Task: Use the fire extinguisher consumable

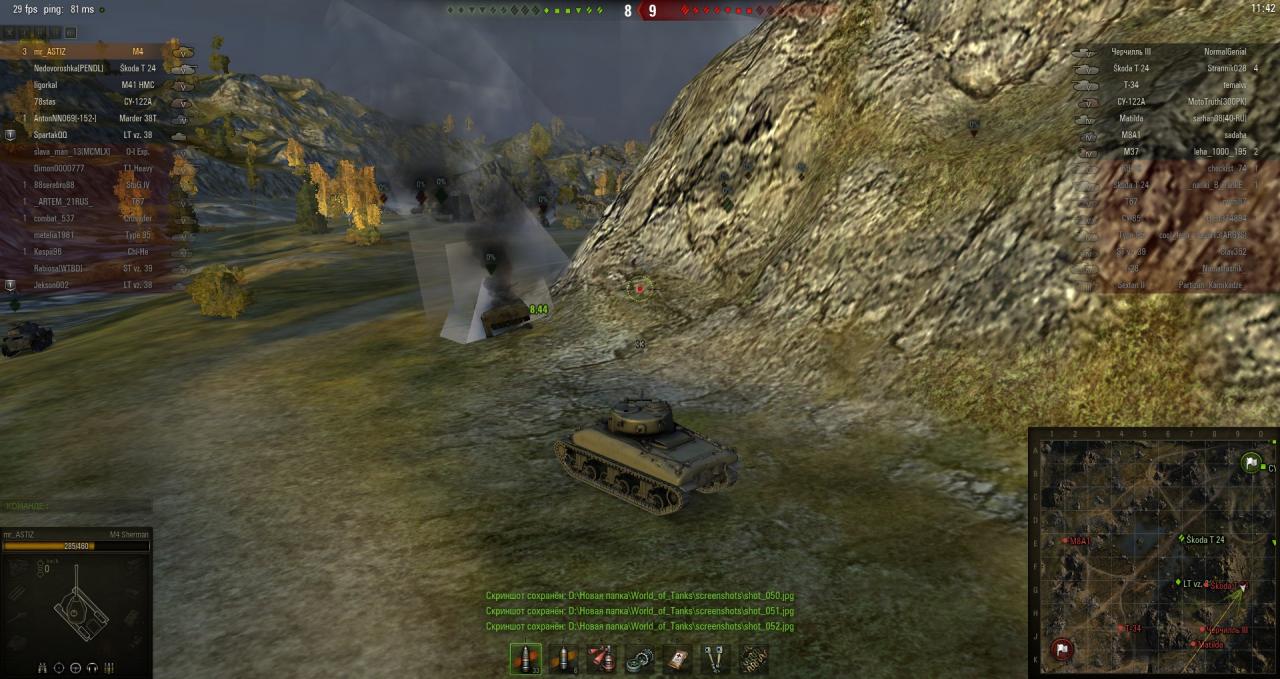Action: 601,658
